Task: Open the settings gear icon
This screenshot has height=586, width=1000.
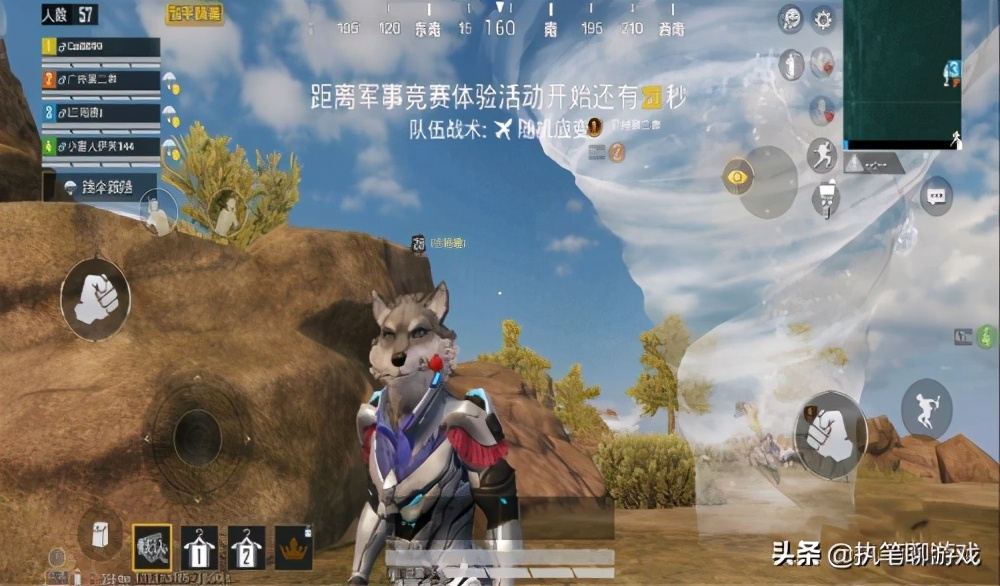Action: 823,18
